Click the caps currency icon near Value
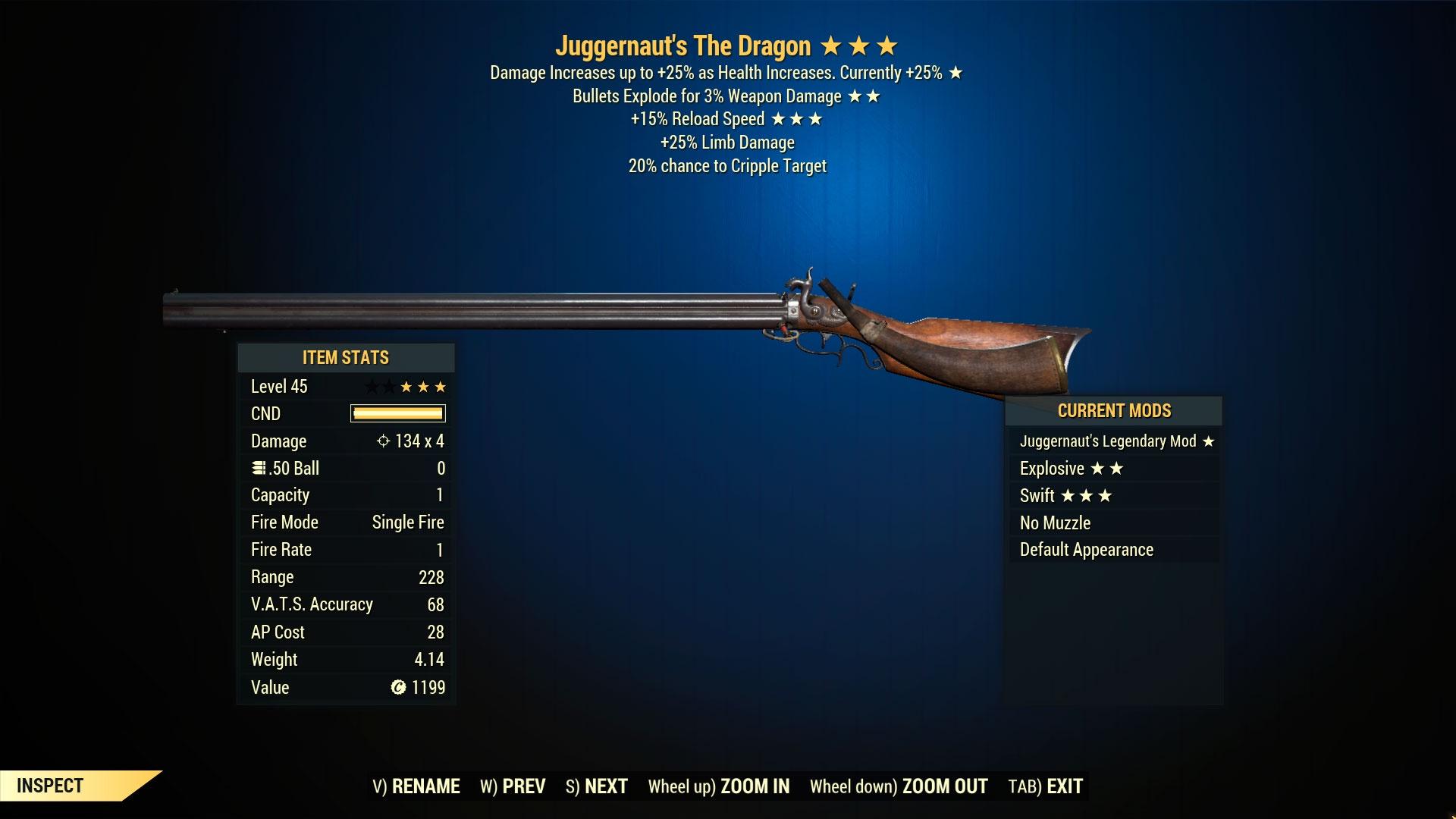Viewport: 1456px width, 819px height. [397, 687]
